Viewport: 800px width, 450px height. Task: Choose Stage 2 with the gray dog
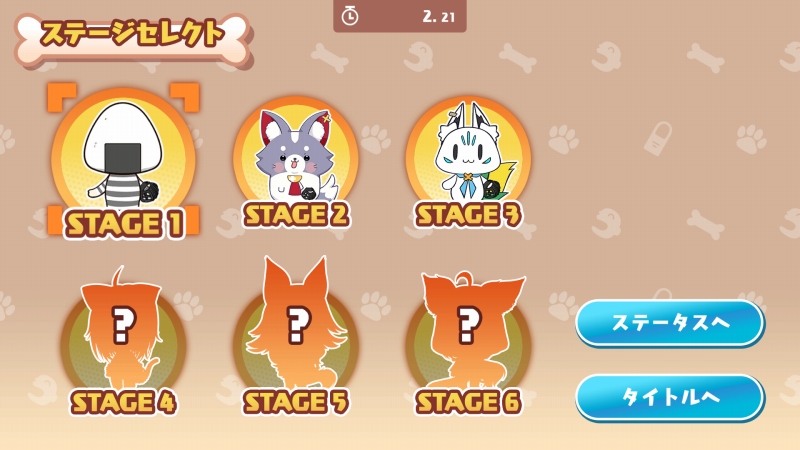pyautogui.click(x=296, y=160)
